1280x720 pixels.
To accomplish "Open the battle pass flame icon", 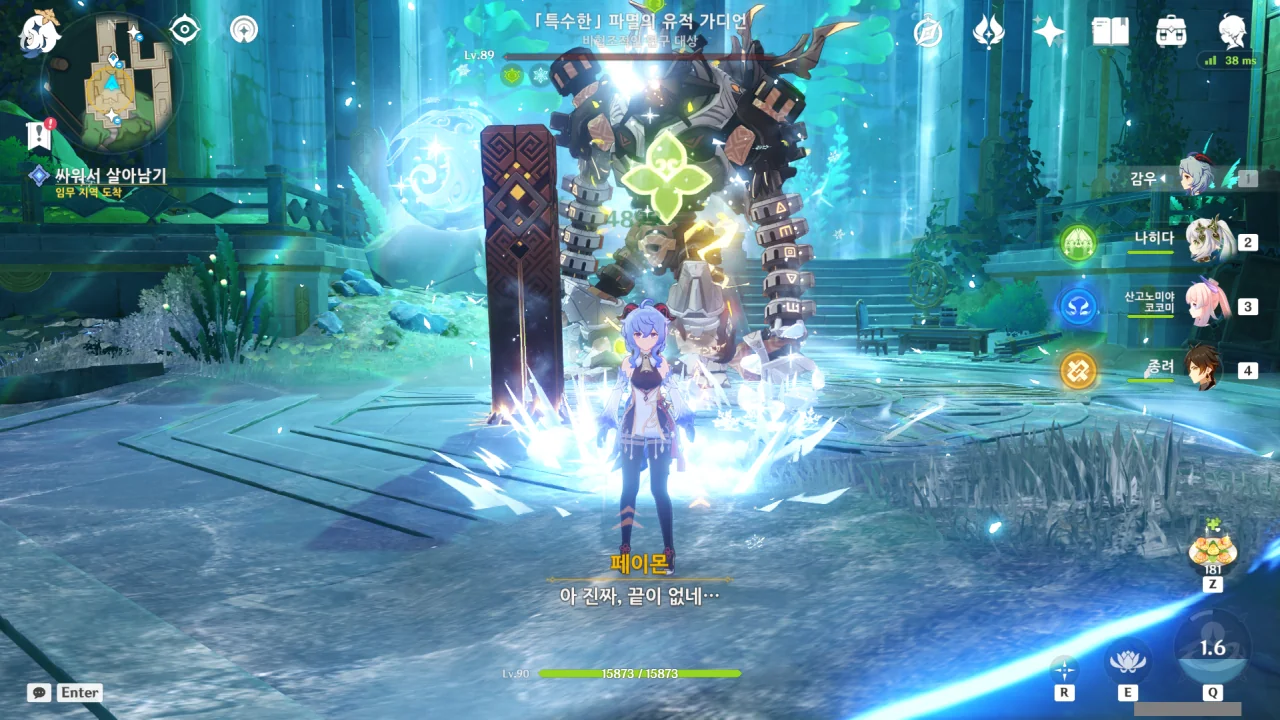I will (989, 32).
